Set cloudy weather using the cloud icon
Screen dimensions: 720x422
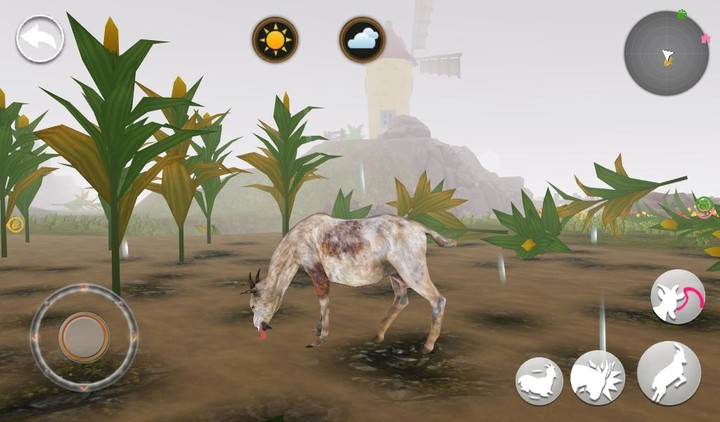[x=362, y=40]
